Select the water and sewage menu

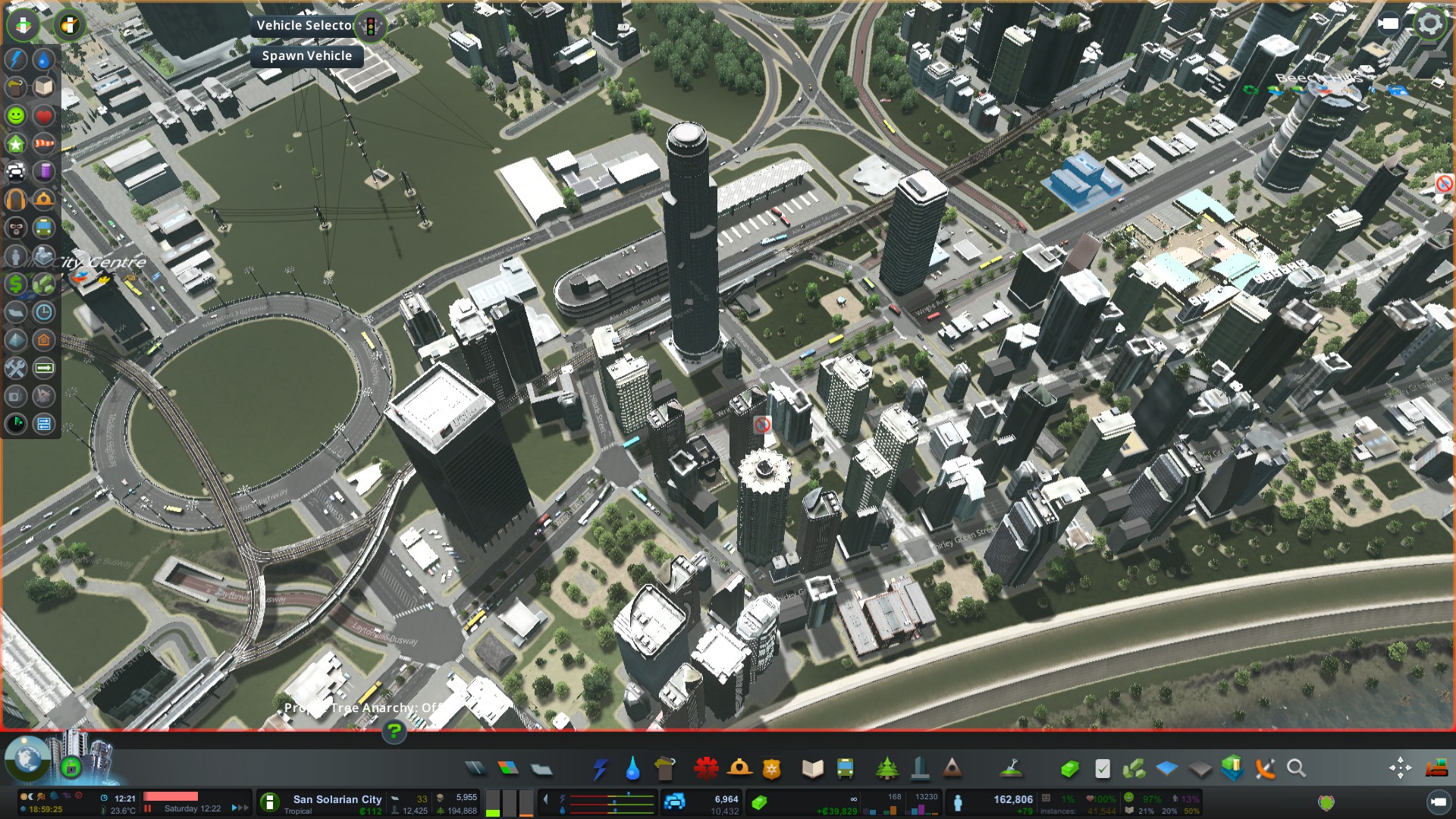pos(632,769)
